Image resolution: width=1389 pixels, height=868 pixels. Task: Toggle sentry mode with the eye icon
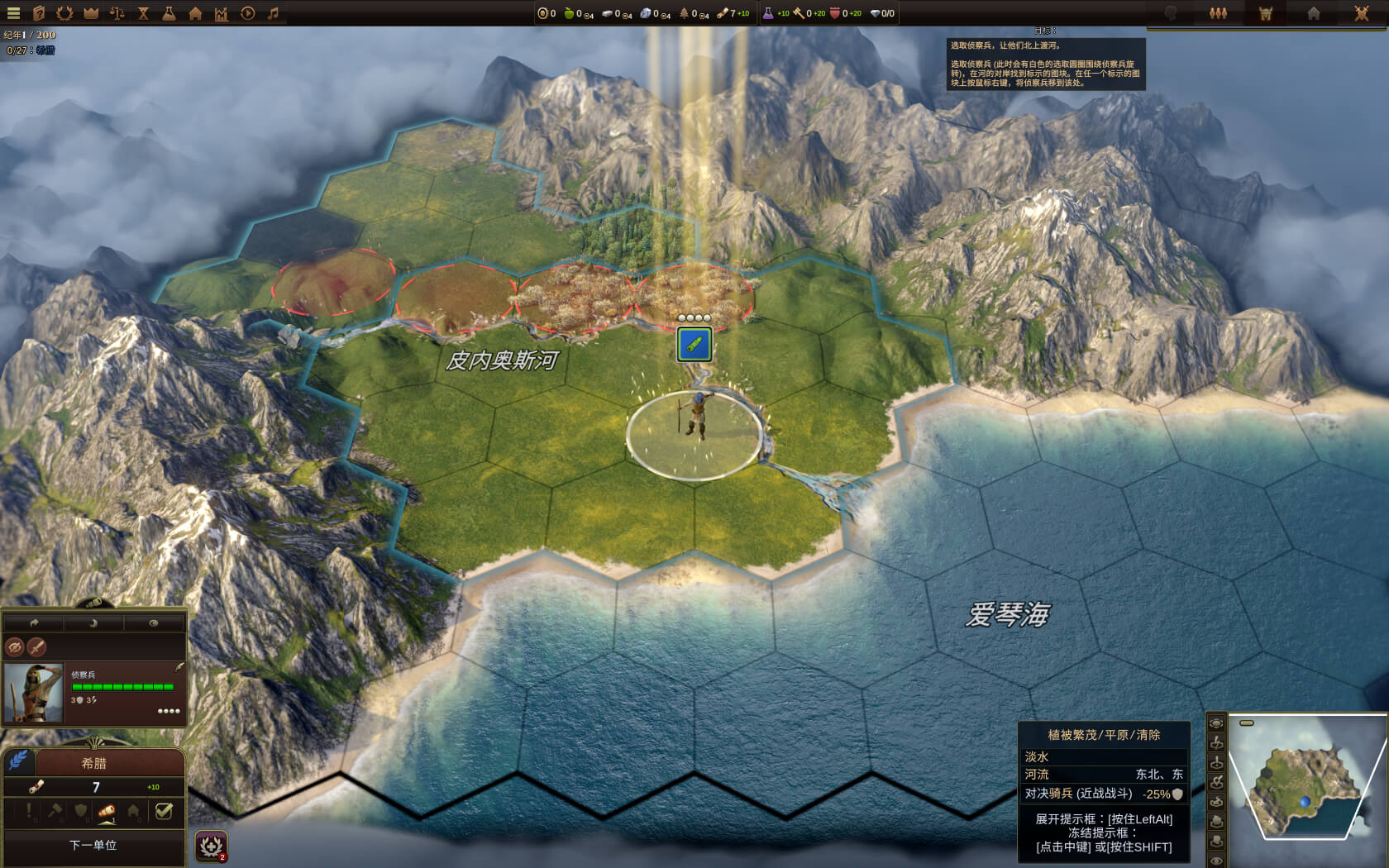[153, 623]
